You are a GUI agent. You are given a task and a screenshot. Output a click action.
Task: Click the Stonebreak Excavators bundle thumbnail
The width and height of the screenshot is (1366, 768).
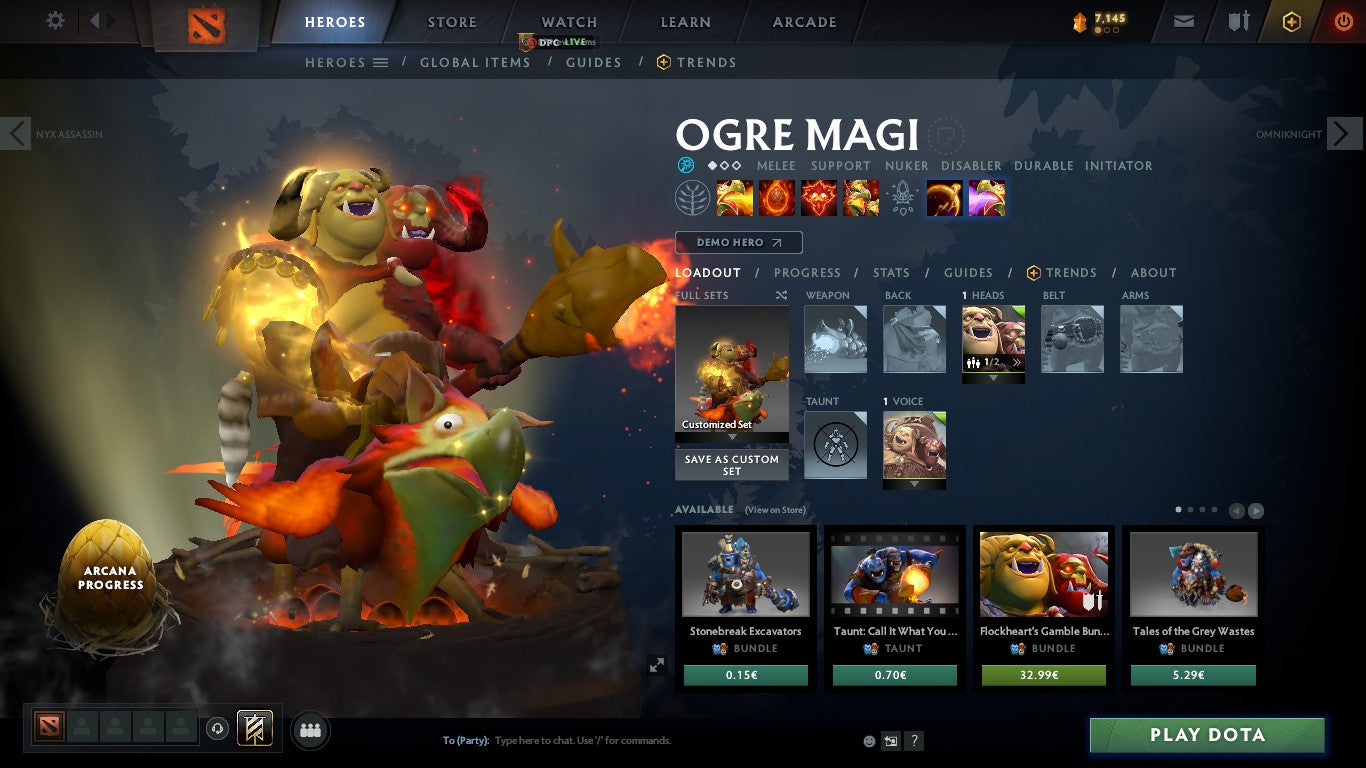745,573
